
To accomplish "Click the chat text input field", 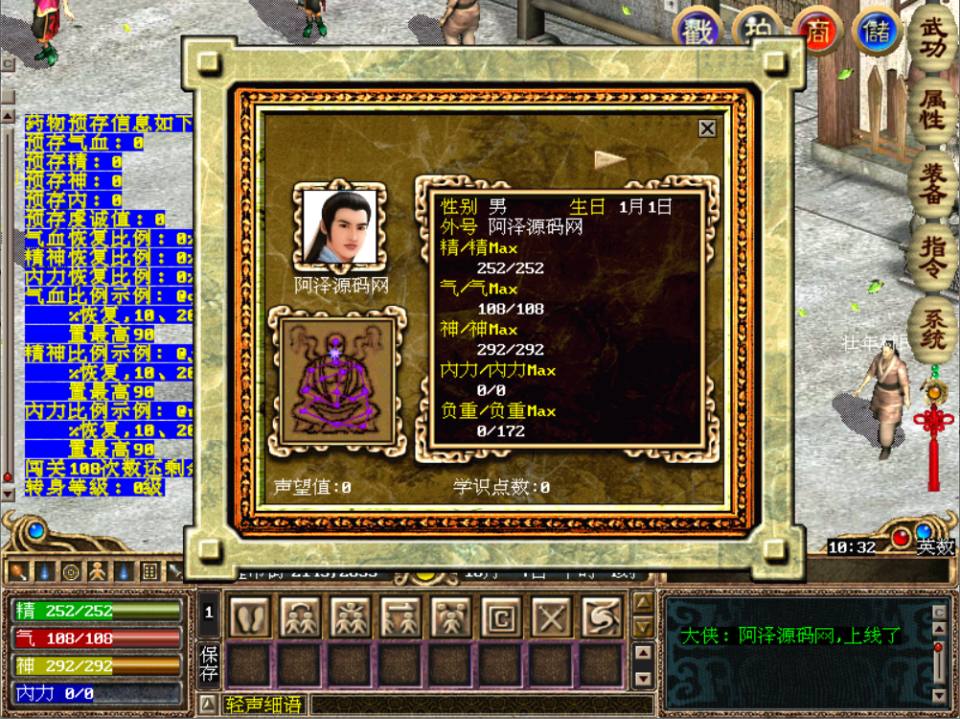I will coord(480,705).
